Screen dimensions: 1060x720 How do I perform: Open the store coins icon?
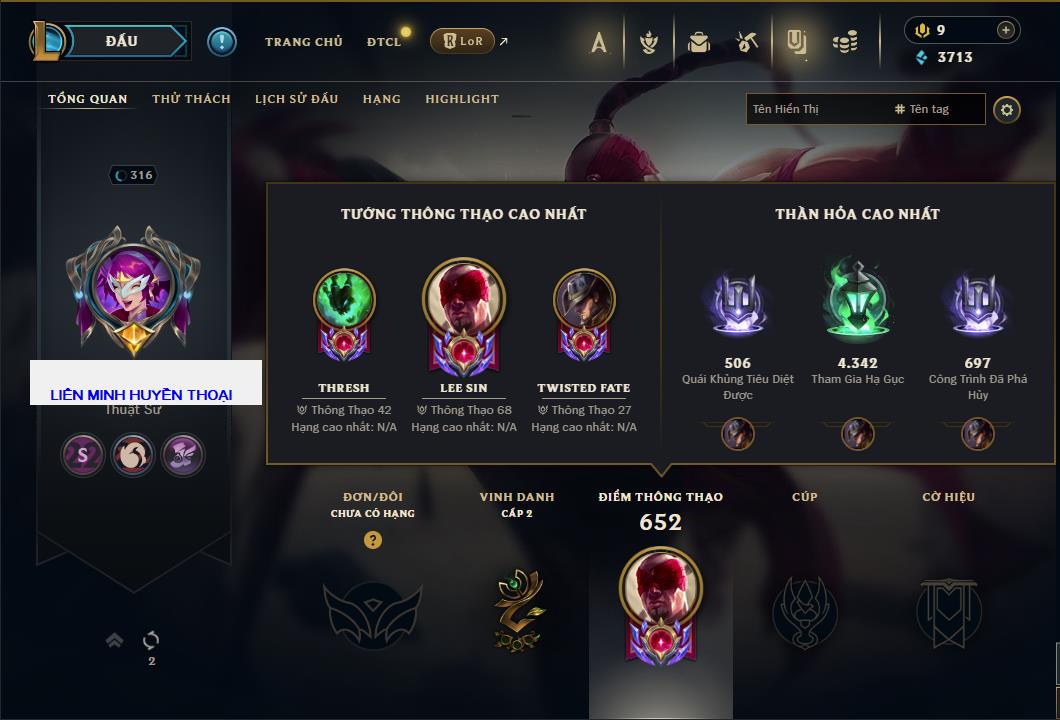(x=846, y=42)
